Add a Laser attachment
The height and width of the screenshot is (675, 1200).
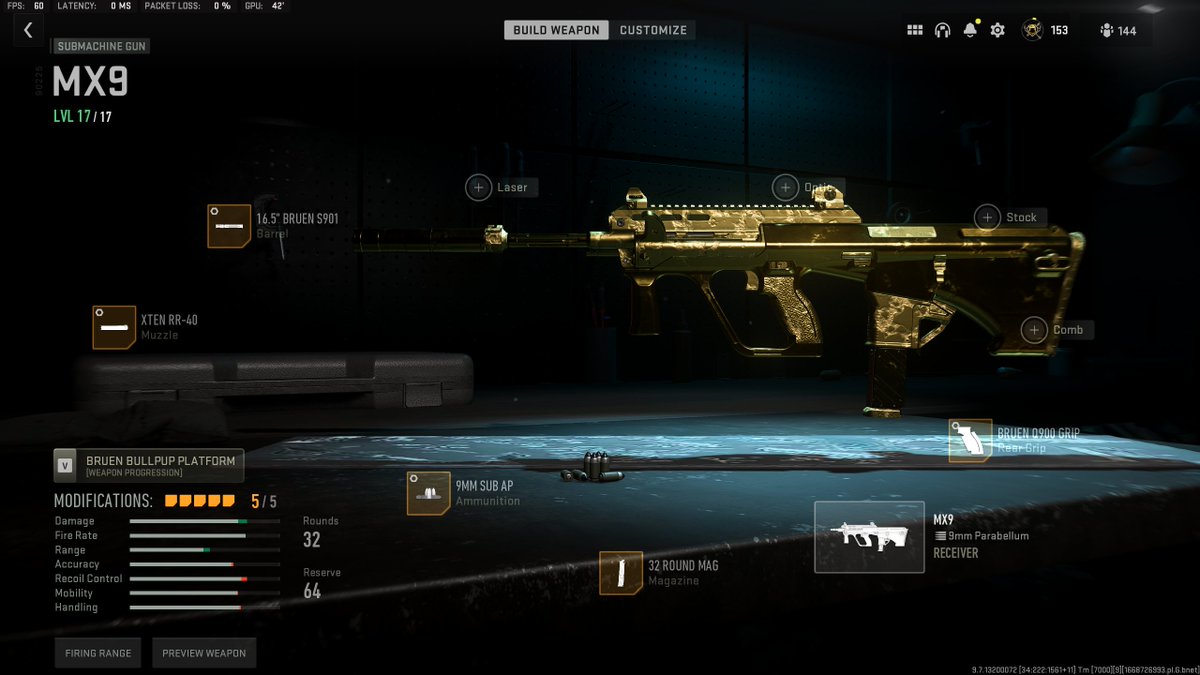point(479,187)
